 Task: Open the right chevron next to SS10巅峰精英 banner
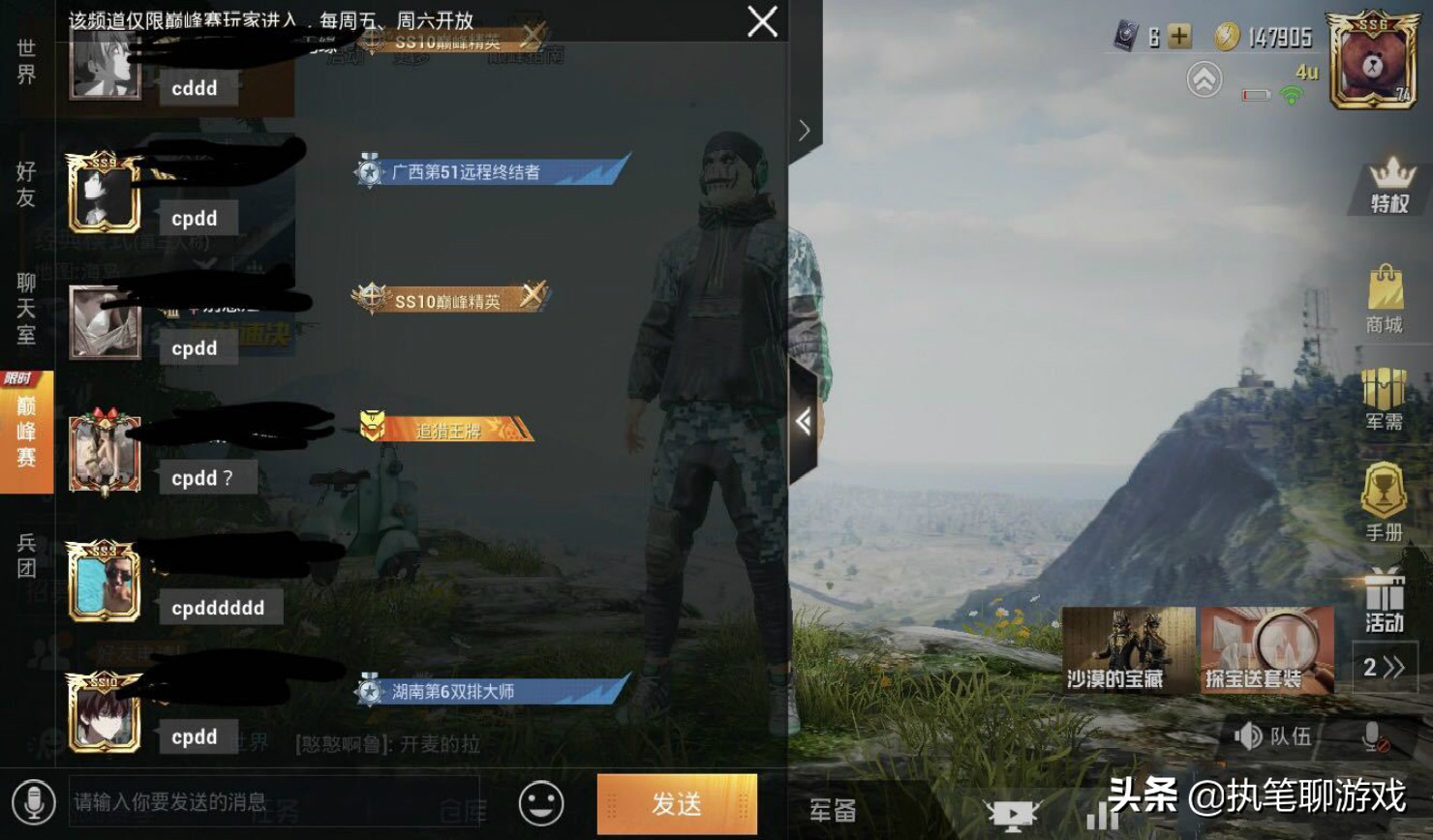805,129
